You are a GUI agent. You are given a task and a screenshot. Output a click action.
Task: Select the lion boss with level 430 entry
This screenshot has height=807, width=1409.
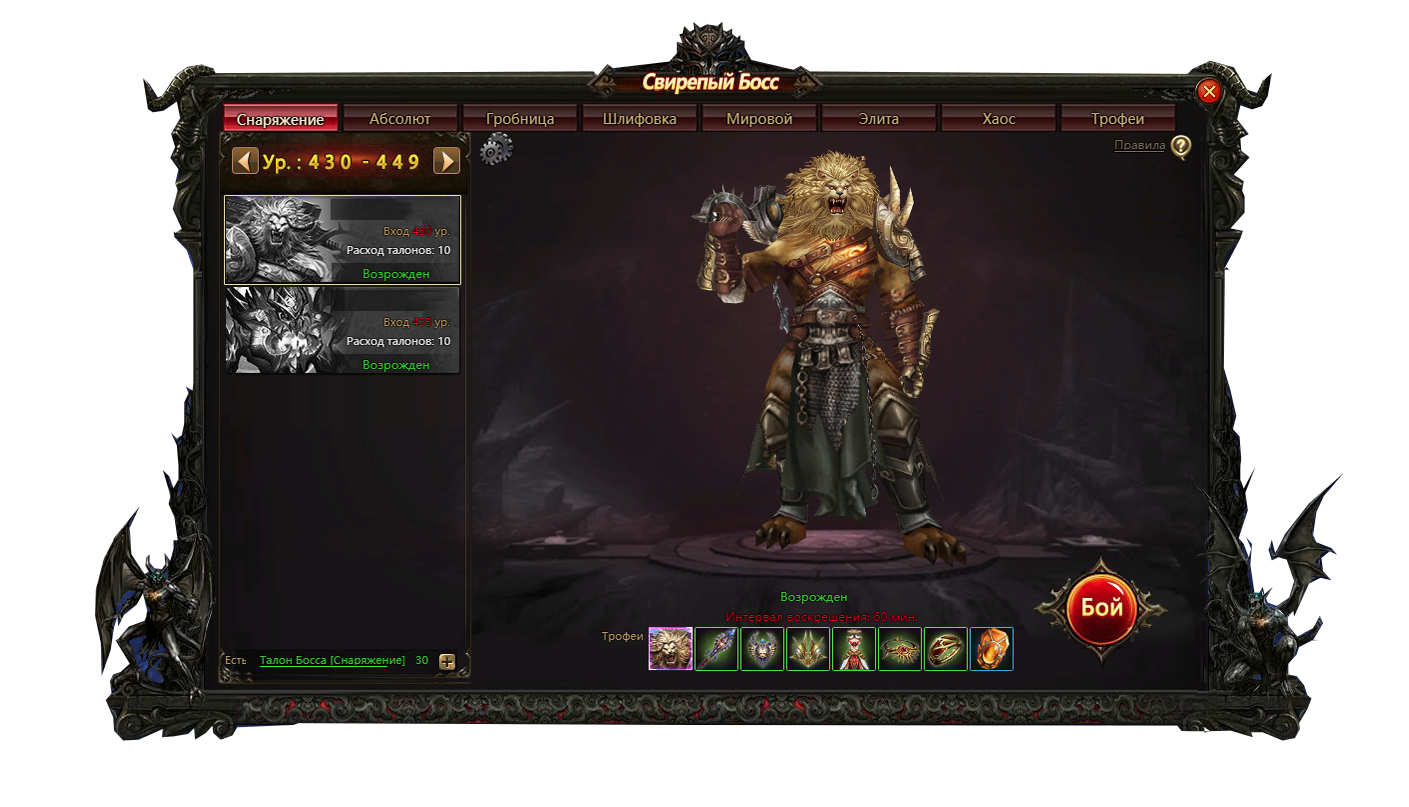point(342,240)
